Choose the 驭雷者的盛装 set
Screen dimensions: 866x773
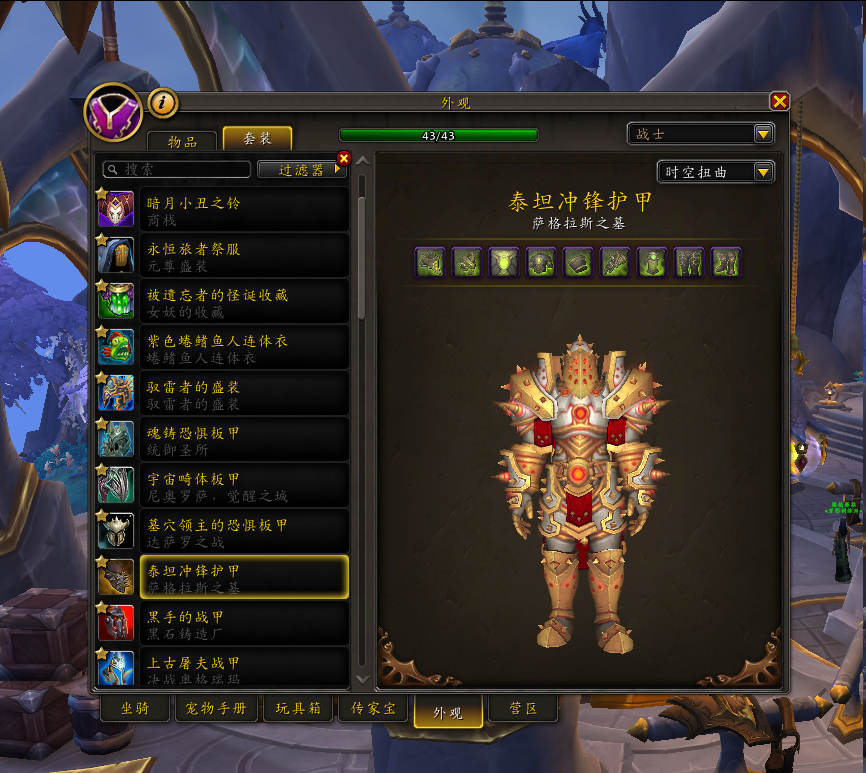coord(222,393)
